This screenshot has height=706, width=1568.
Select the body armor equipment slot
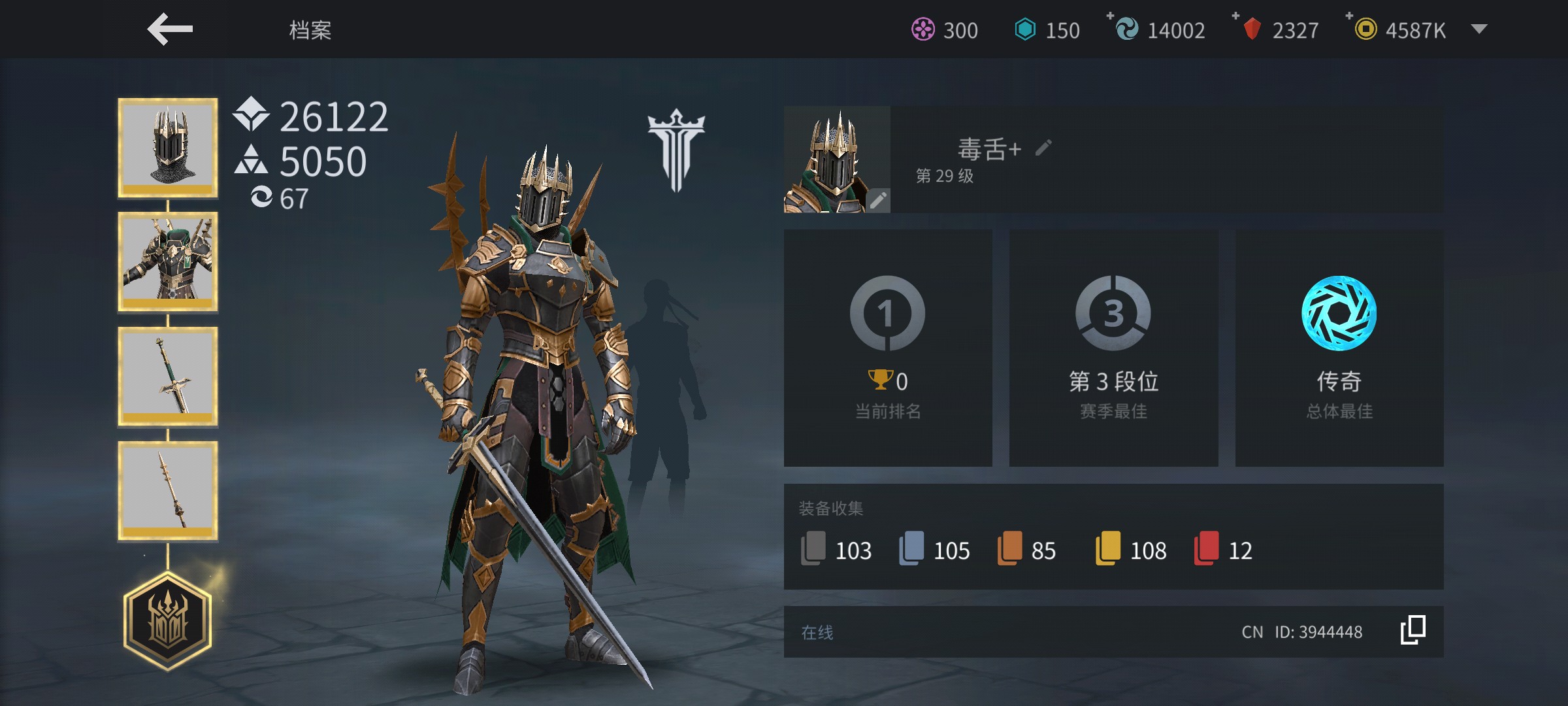168,261
